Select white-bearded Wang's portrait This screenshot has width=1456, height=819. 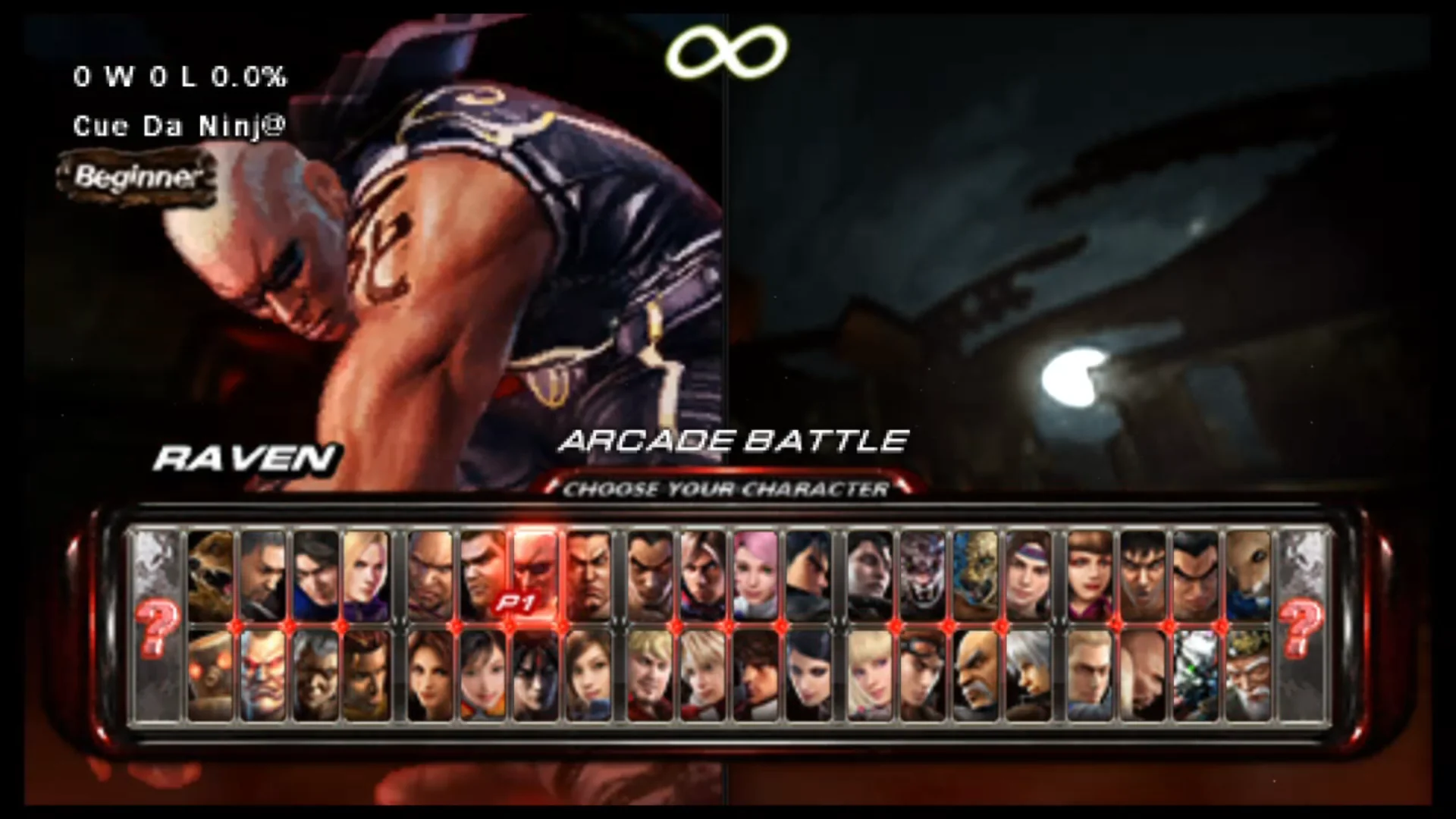point(1248,675)
